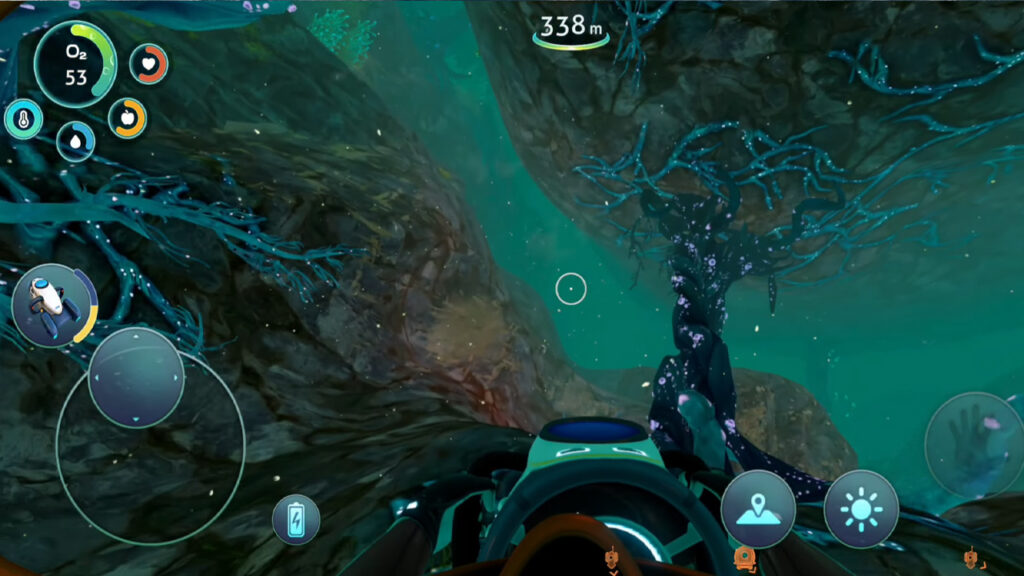
Task: Tap the virtual joystick thumb knob
Action: [136, 378]
